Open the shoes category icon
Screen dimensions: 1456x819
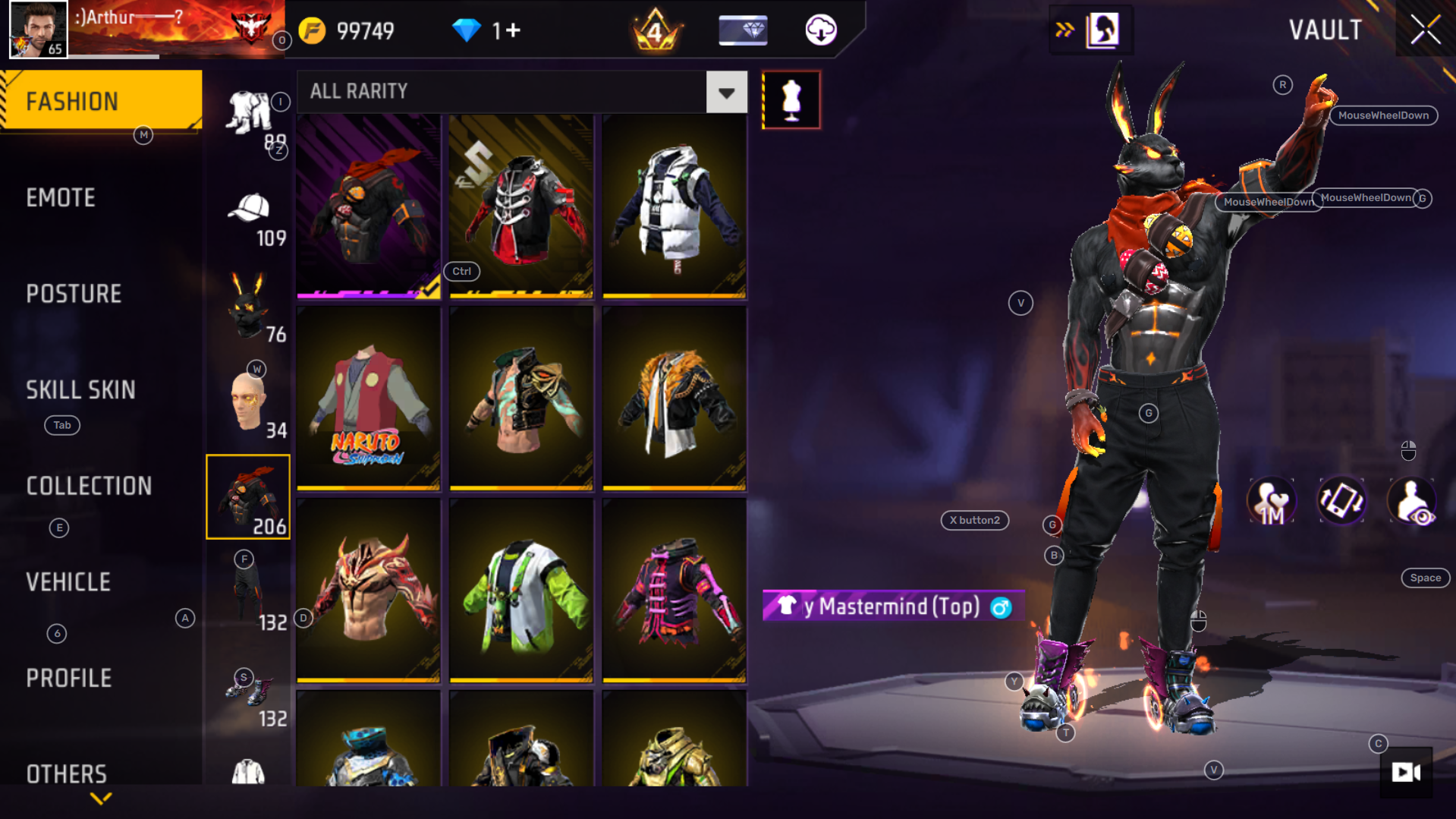coord(248,689)
